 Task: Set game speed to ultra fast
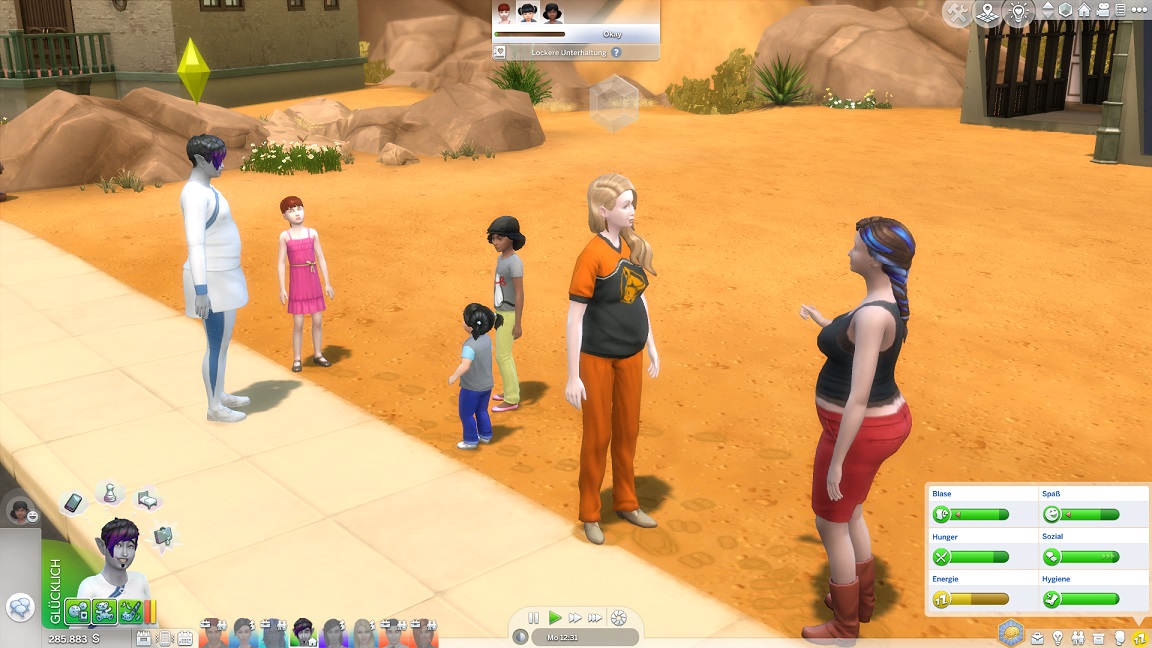[596, 618]
